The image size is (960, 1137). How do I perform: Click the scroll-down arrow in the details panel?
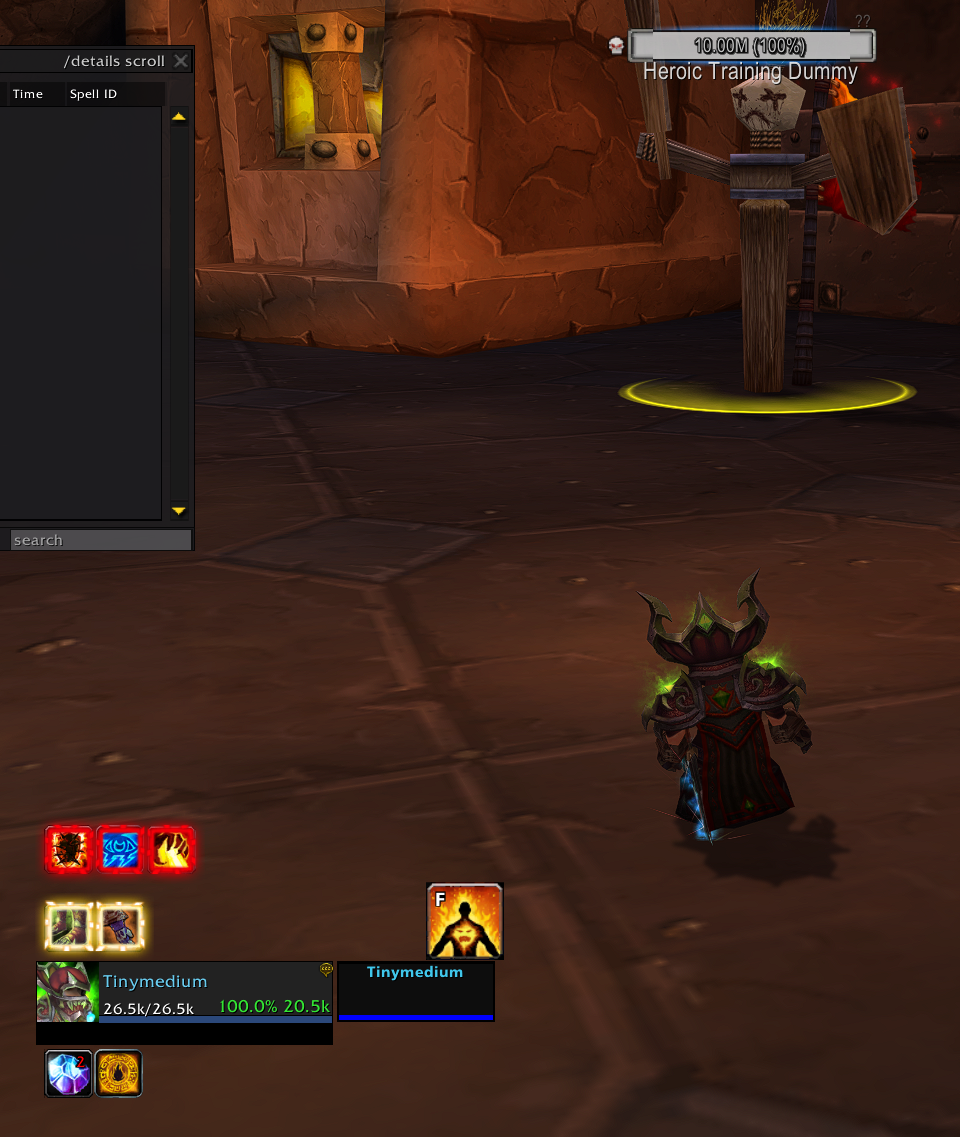point(179,510)
